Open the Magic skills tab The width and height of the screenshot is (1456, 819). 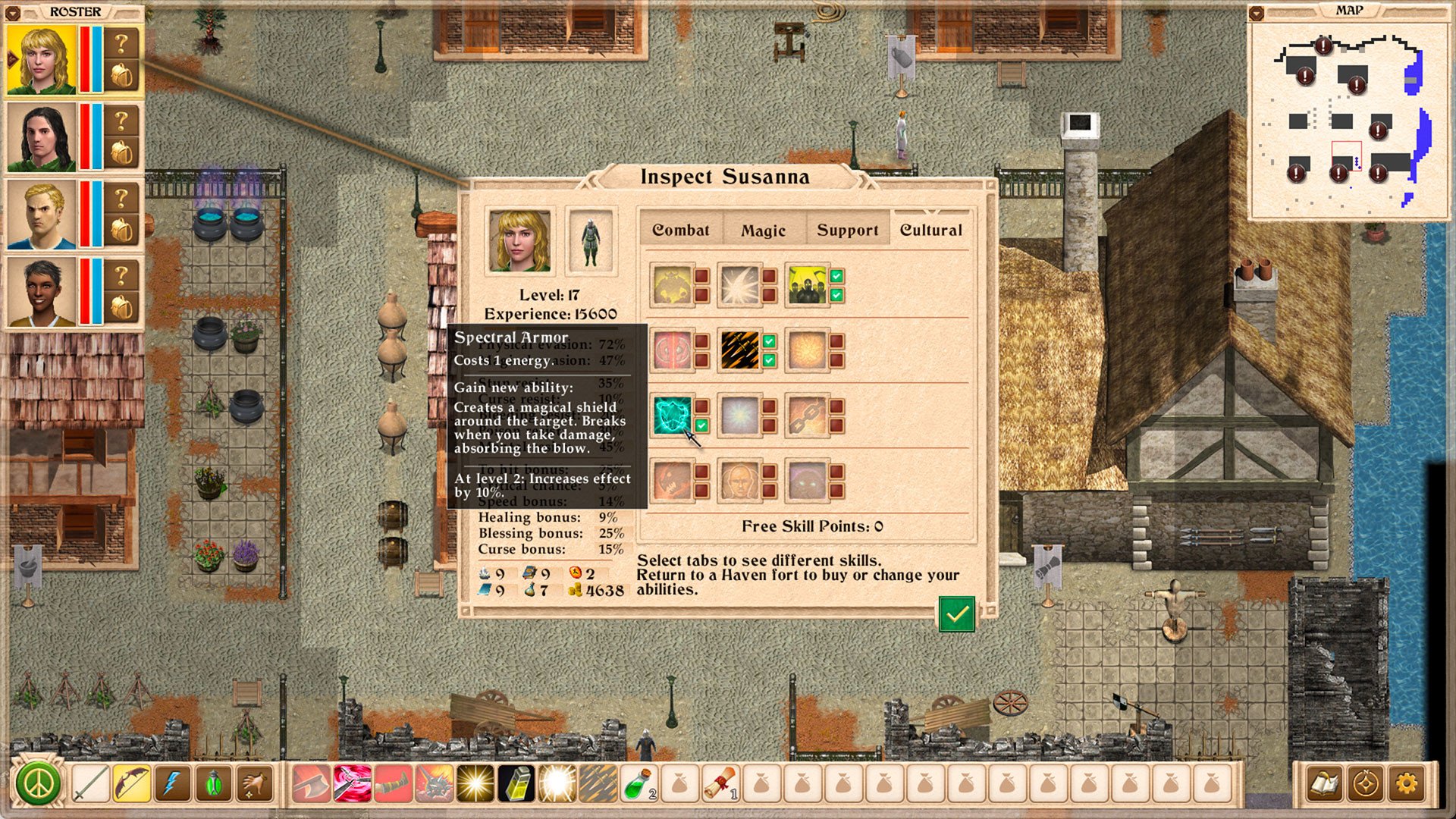coord(763,231)
